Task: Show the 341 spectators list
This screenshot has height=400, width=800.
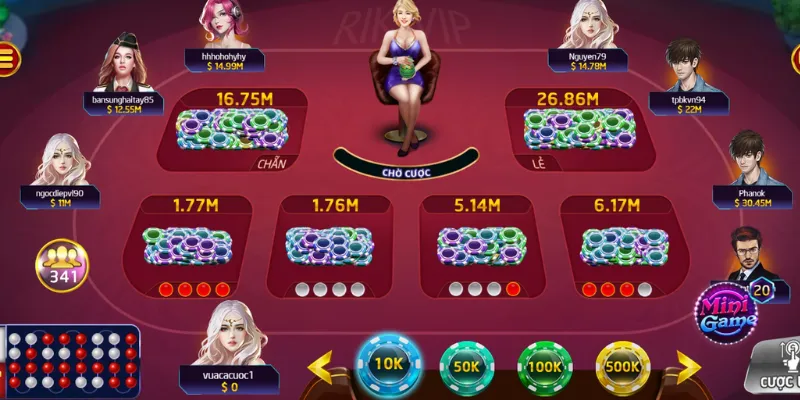Action: click(61, 265)
